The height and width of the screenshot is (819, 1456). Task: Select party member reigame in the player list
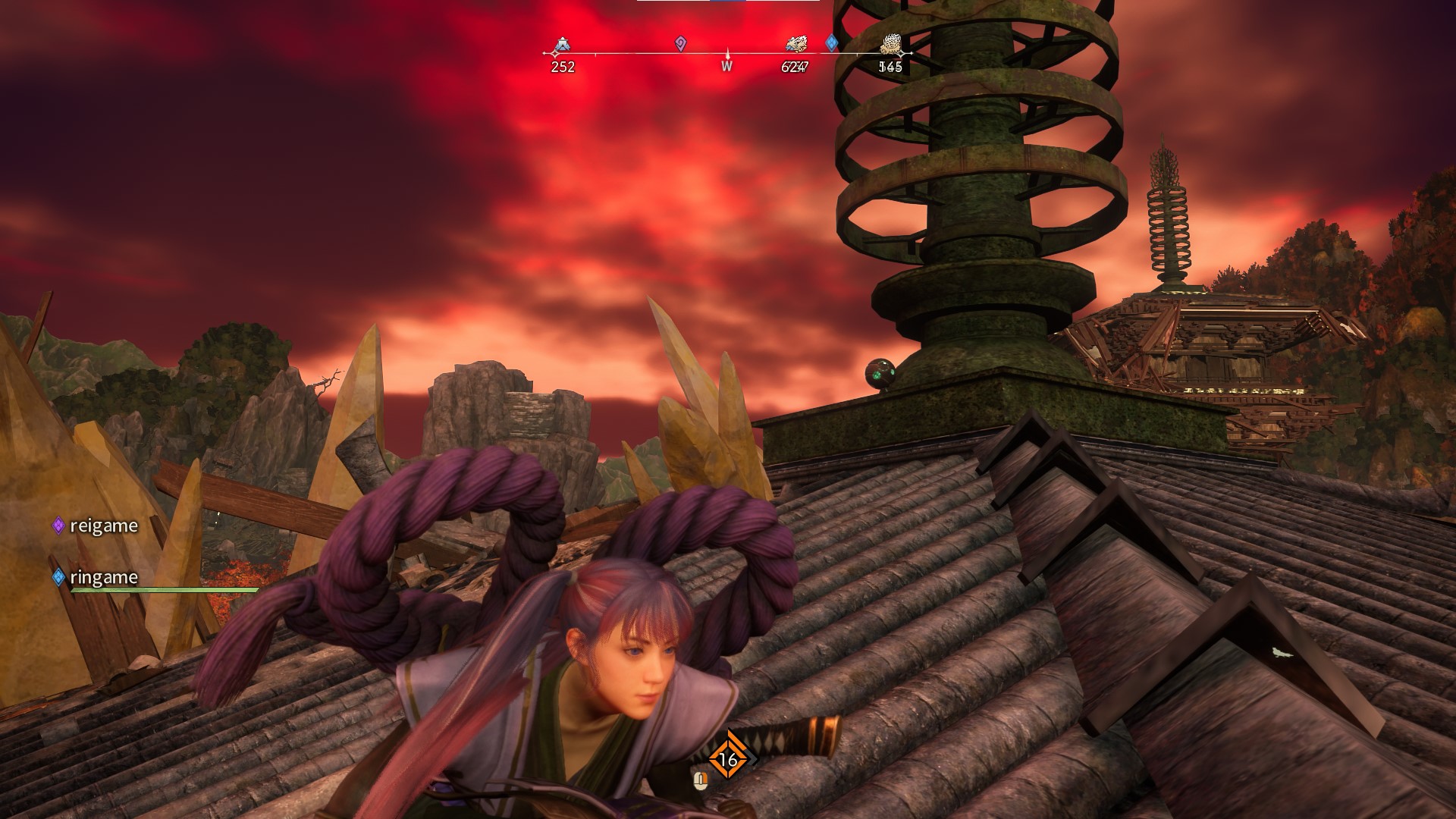coord(103,526)
